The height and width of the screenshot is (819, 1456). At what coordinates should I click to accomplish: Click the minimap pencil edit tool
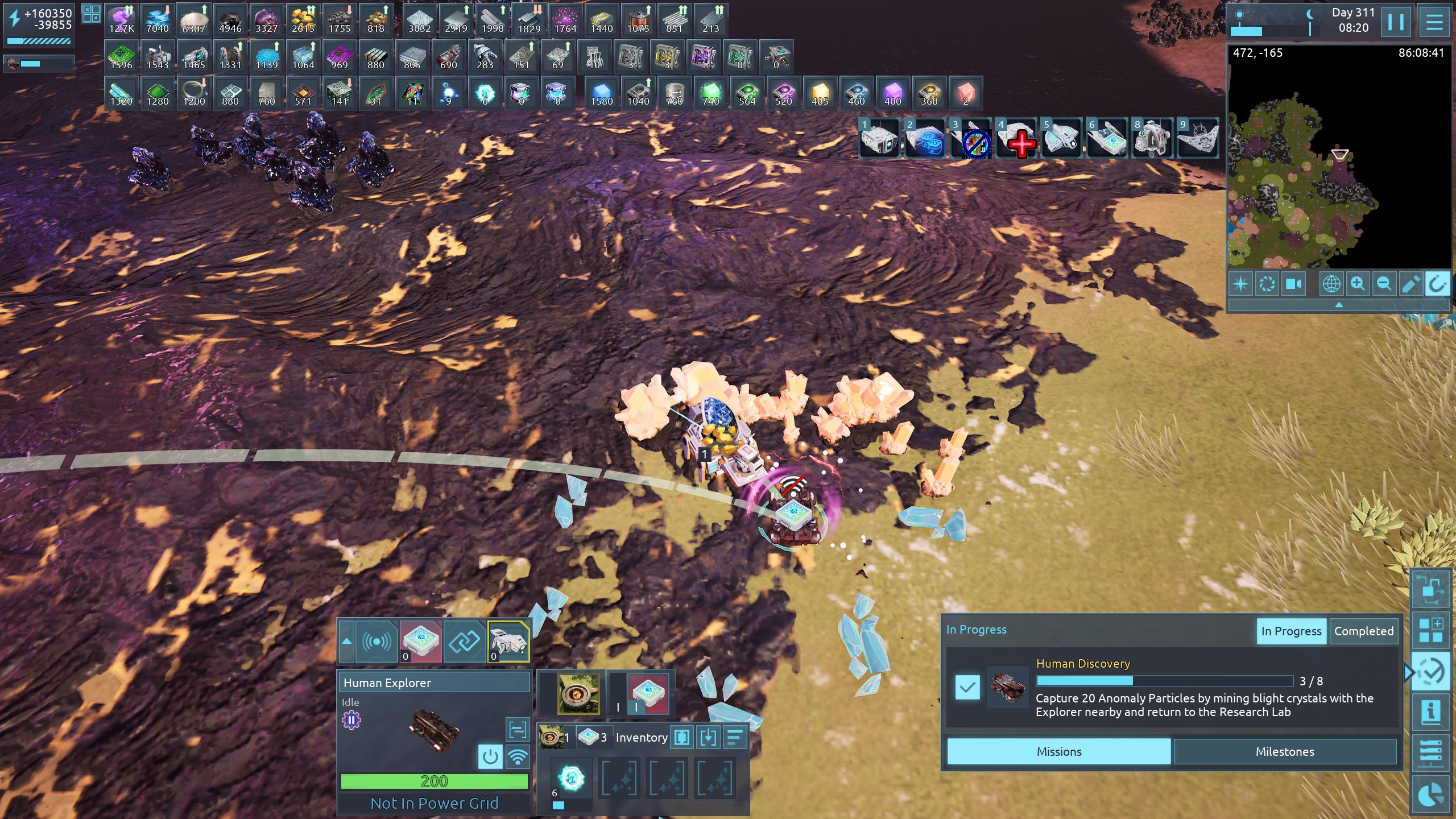click(1410, 283)
